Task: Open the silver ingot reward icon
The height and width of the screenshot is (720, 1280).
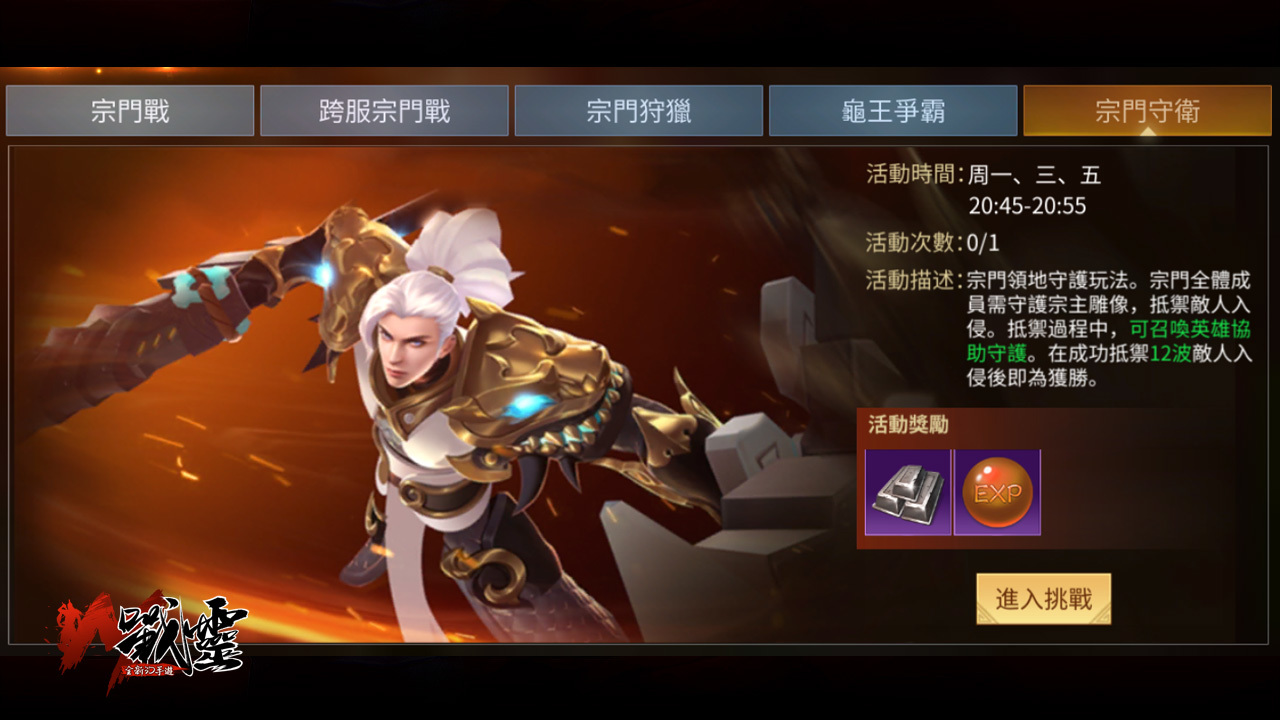Action: click(908, 492)
